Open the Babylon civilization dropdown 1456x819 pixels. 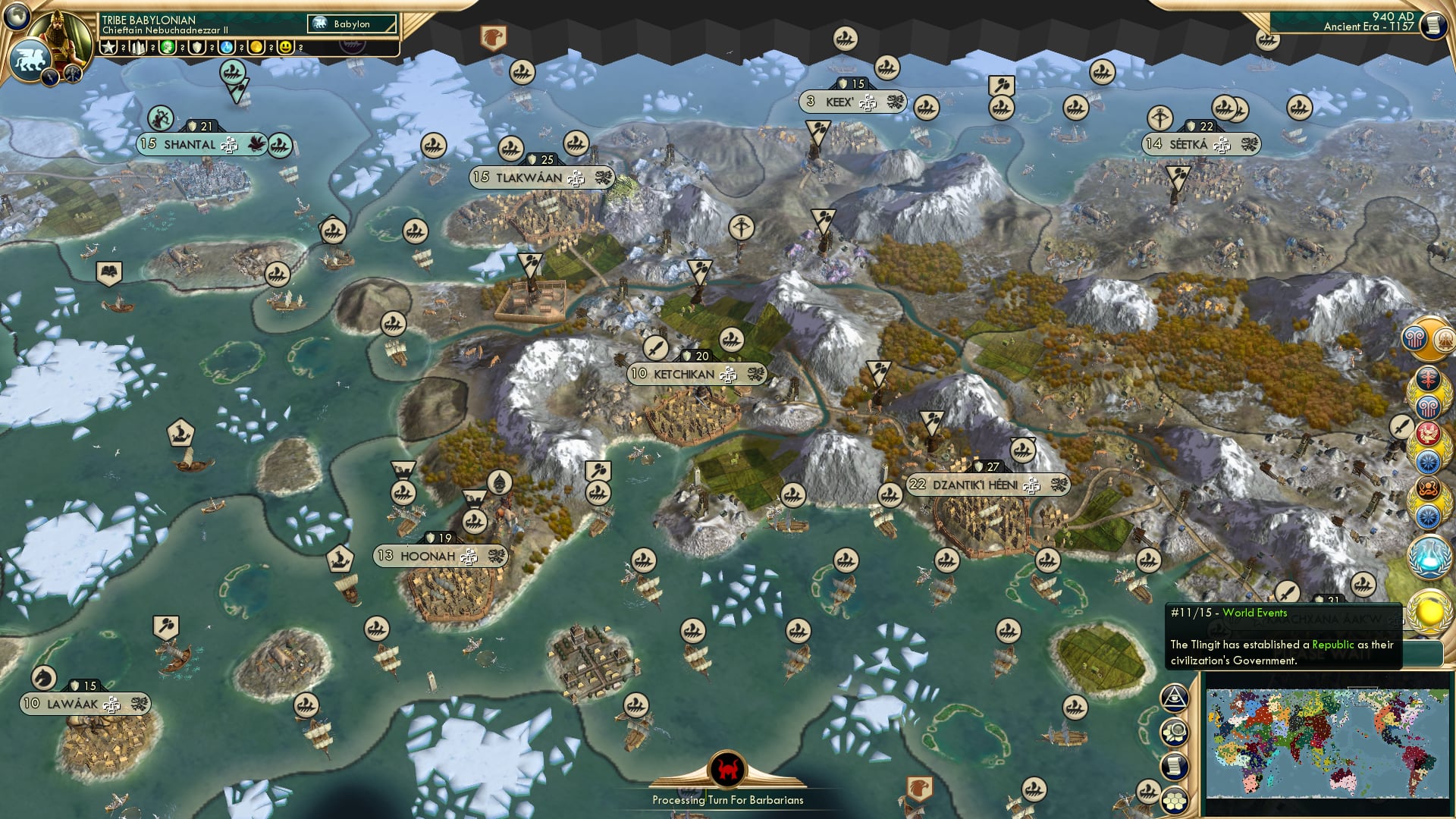pos(353,24)
